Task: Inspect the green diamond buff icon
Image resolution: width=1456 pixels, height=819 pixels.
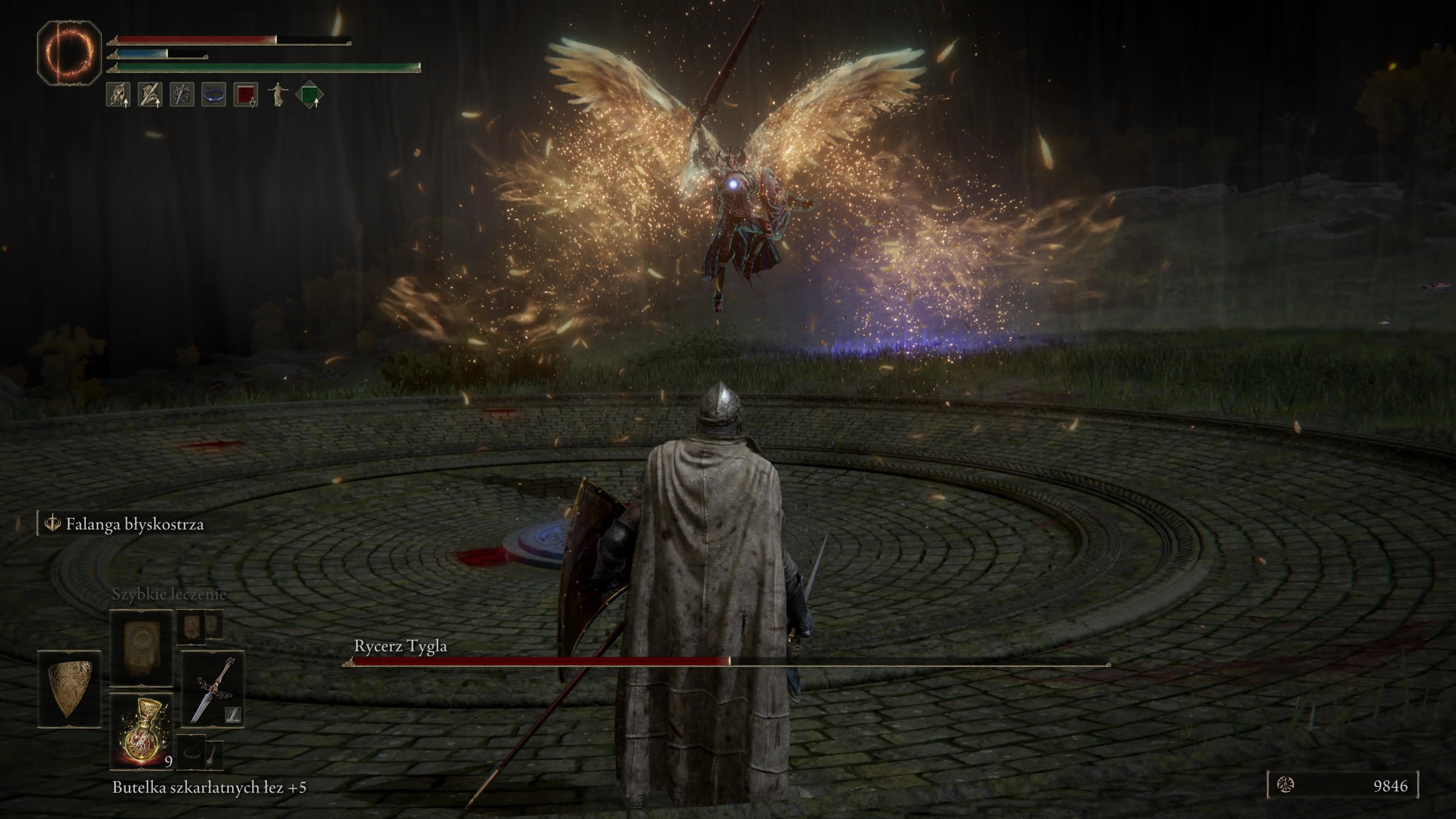Action: pos(309,94)
